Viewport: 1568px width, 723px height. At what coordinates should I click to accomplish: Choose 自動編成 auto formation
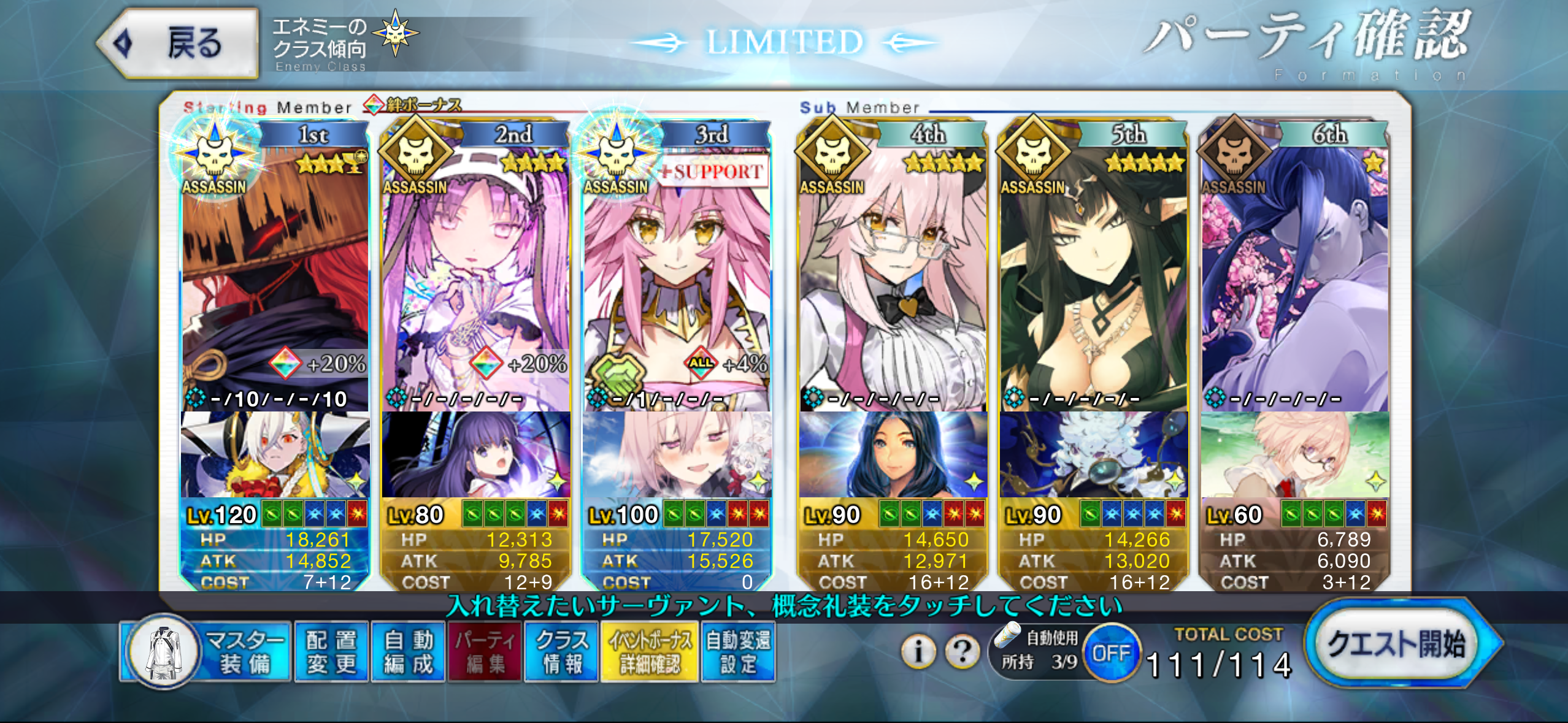point(408,652)
